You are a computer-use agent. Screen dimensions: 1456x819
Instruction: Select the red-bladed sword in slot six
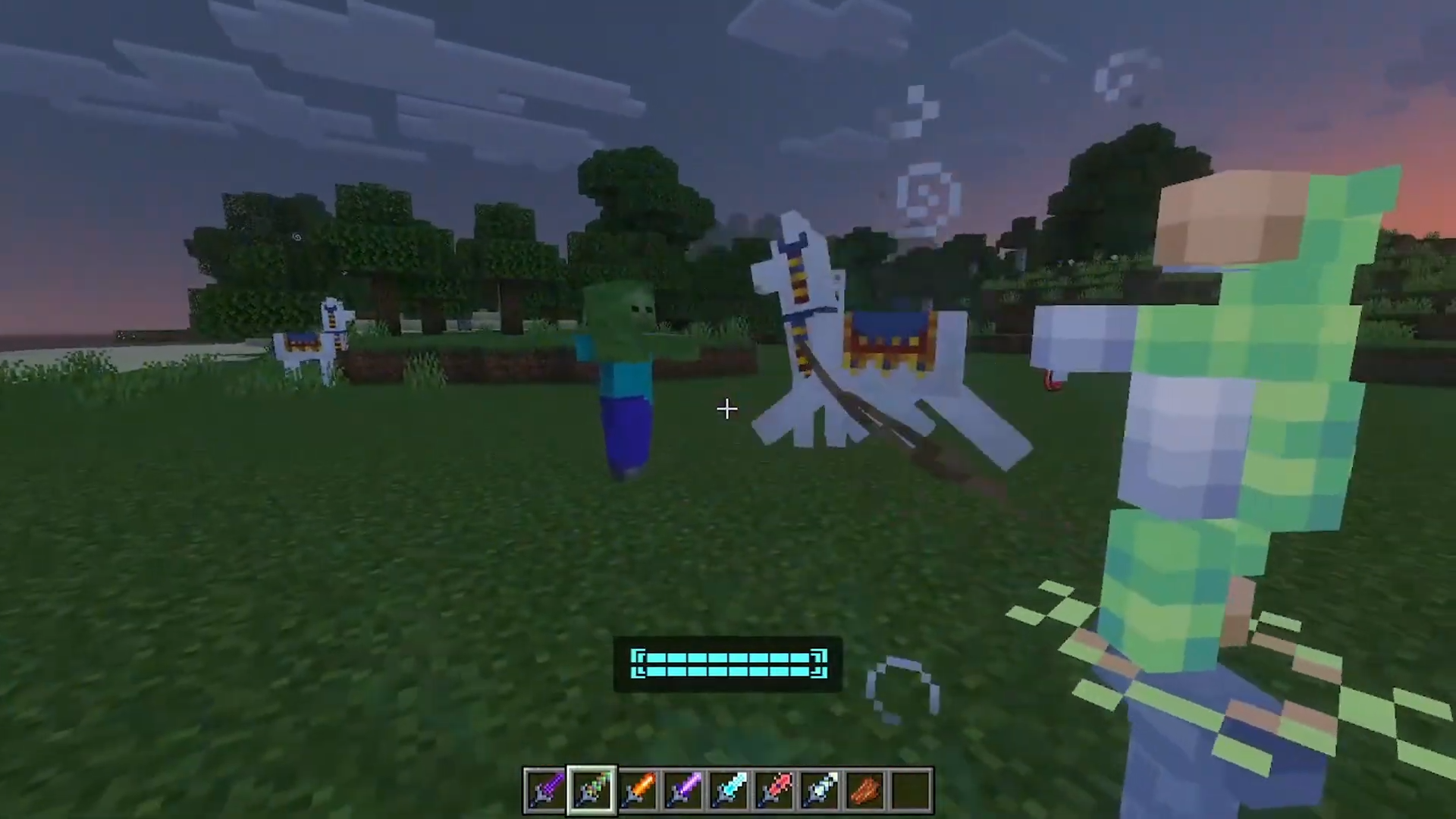776,789
